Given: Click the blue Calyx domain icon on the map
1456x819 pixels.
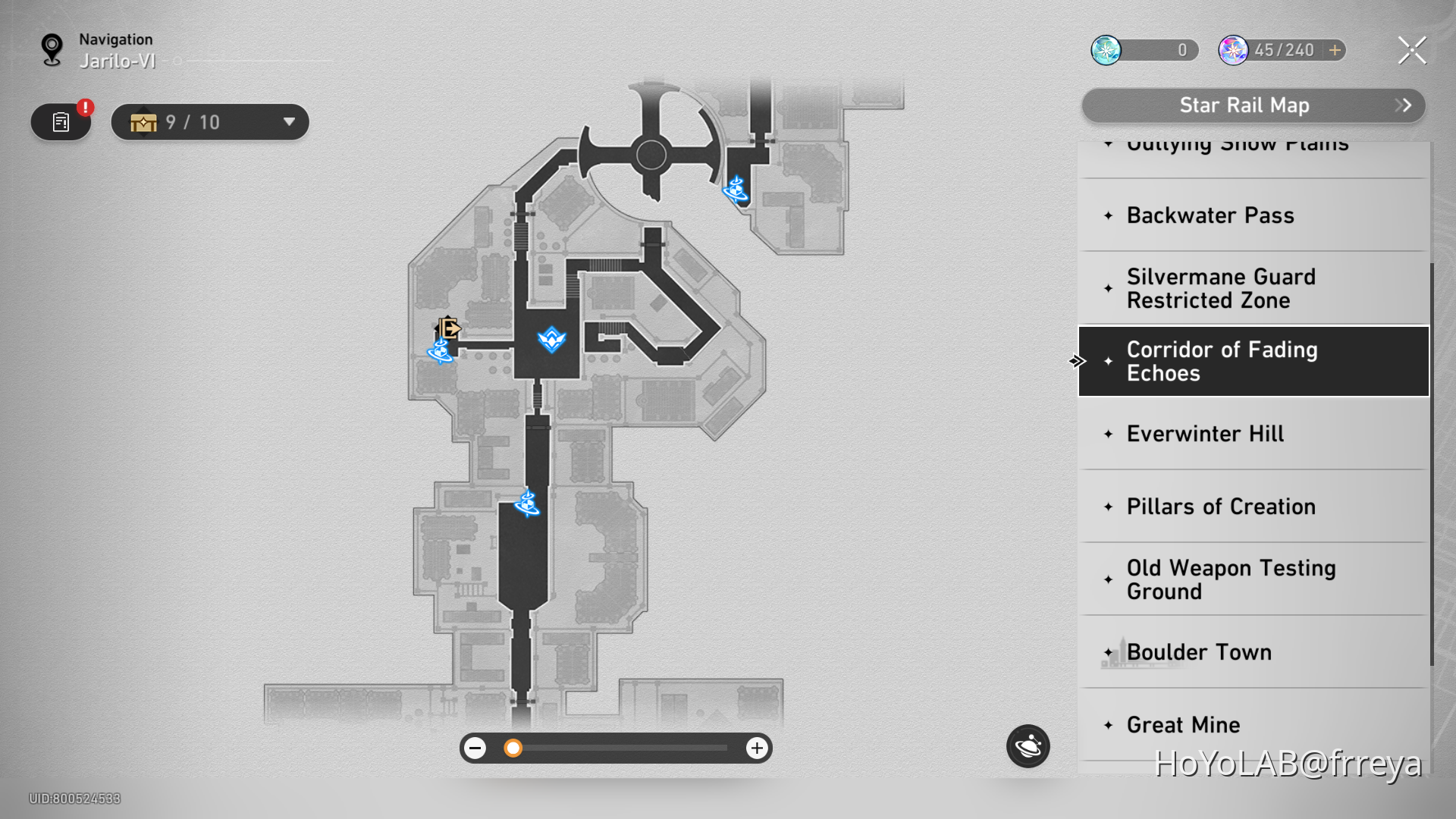Looking at the screenshot, I should pyautogui.click(x=551, y=339).
